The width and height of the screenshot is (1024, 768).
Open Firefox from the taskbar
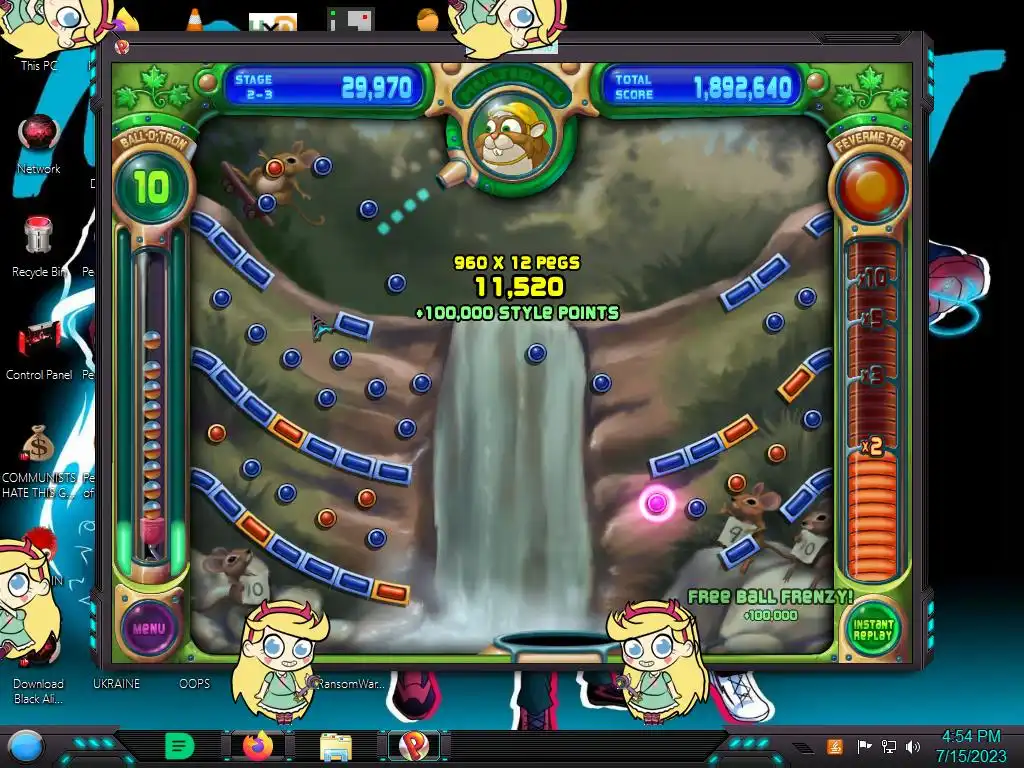pos(256,746)
